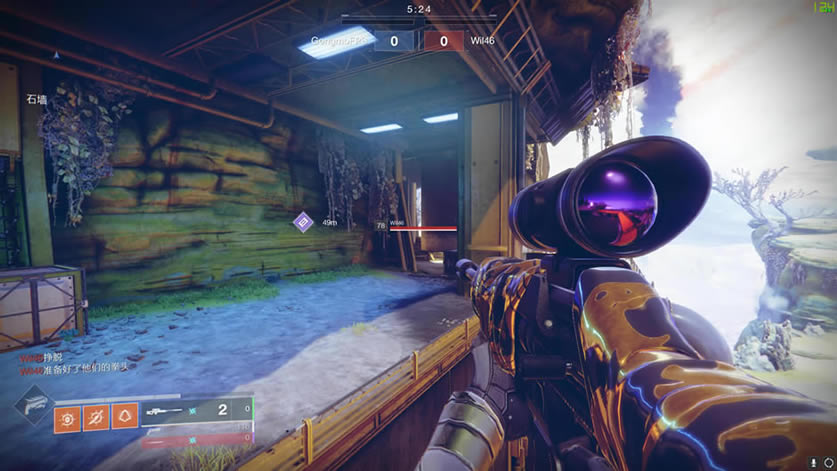This screenshot has width=837, height=471.
Task: Select the purple diamond objective marker
Action: coord(302,222)
